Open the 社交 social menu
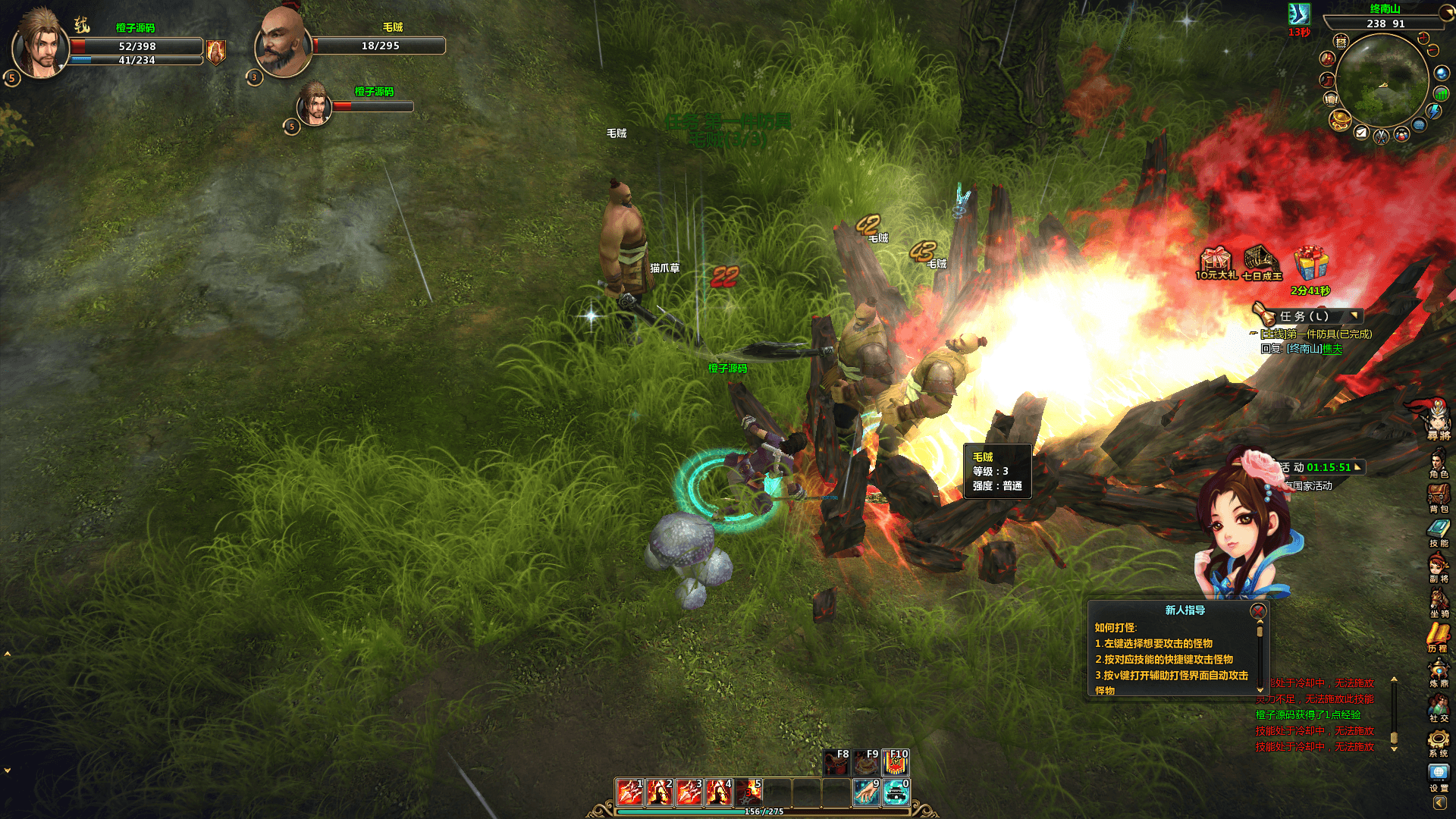This screenshot has width=1456, height=819. (1439, 707)
